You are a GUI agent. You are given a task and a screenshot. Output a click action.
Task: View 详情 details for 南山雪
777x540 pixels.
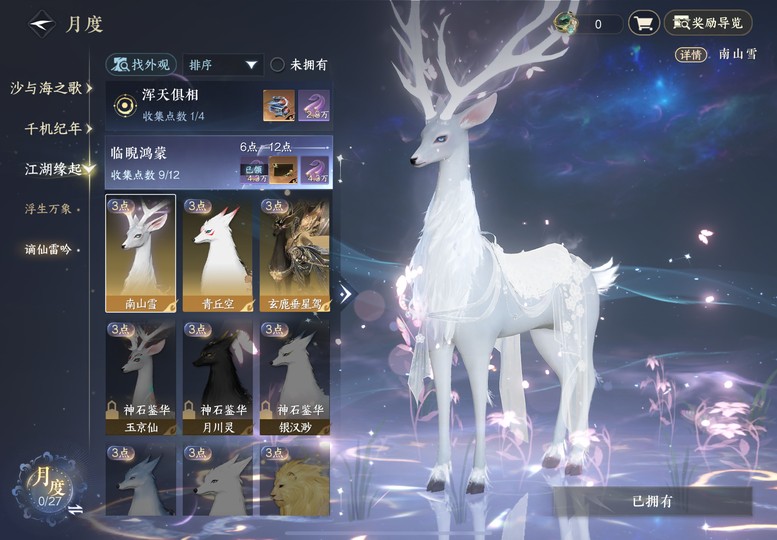tap(689, 54)
